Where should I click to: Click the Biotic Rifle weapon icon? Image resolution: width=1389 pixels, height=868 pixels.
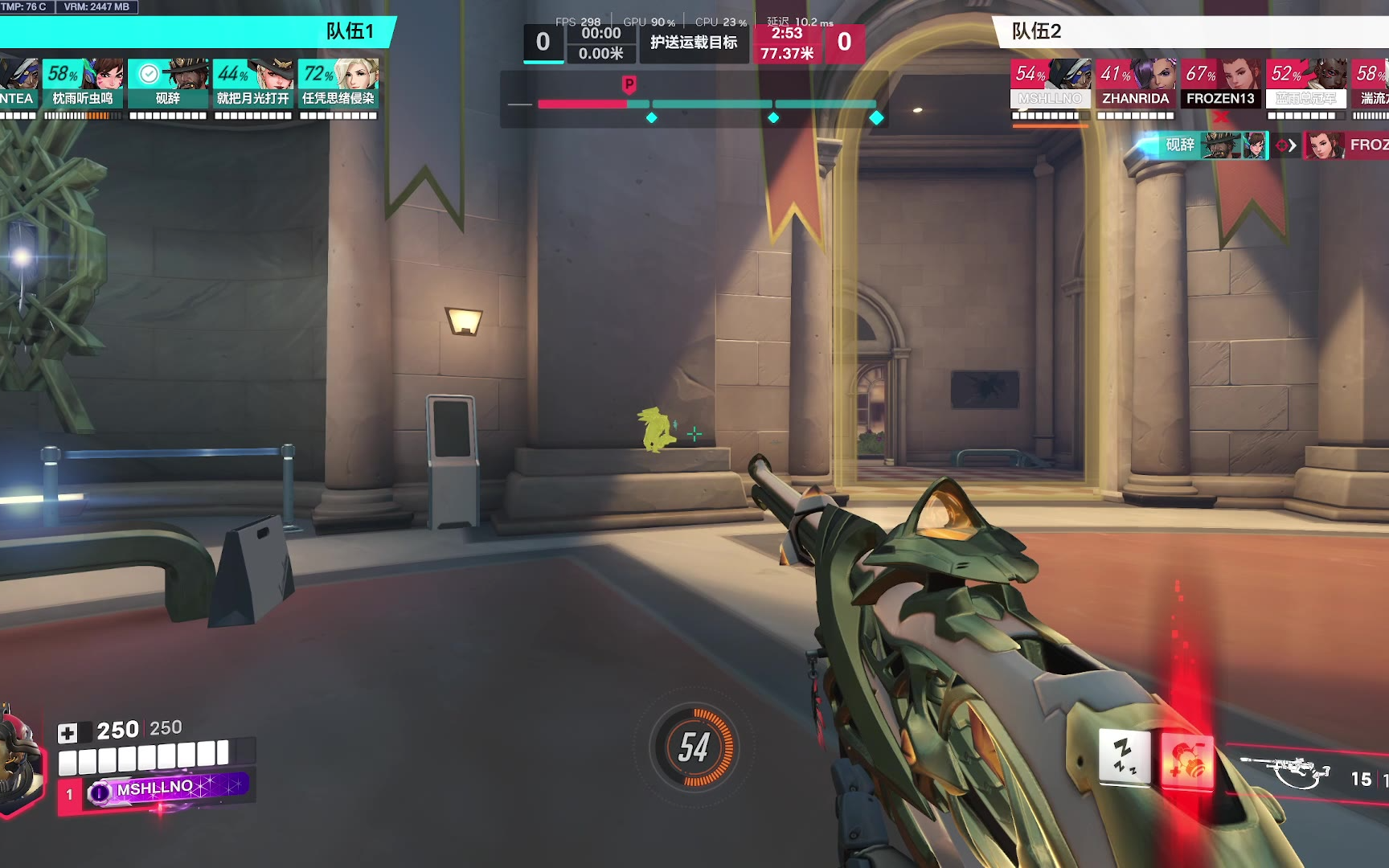click(x=1285, y=772)
